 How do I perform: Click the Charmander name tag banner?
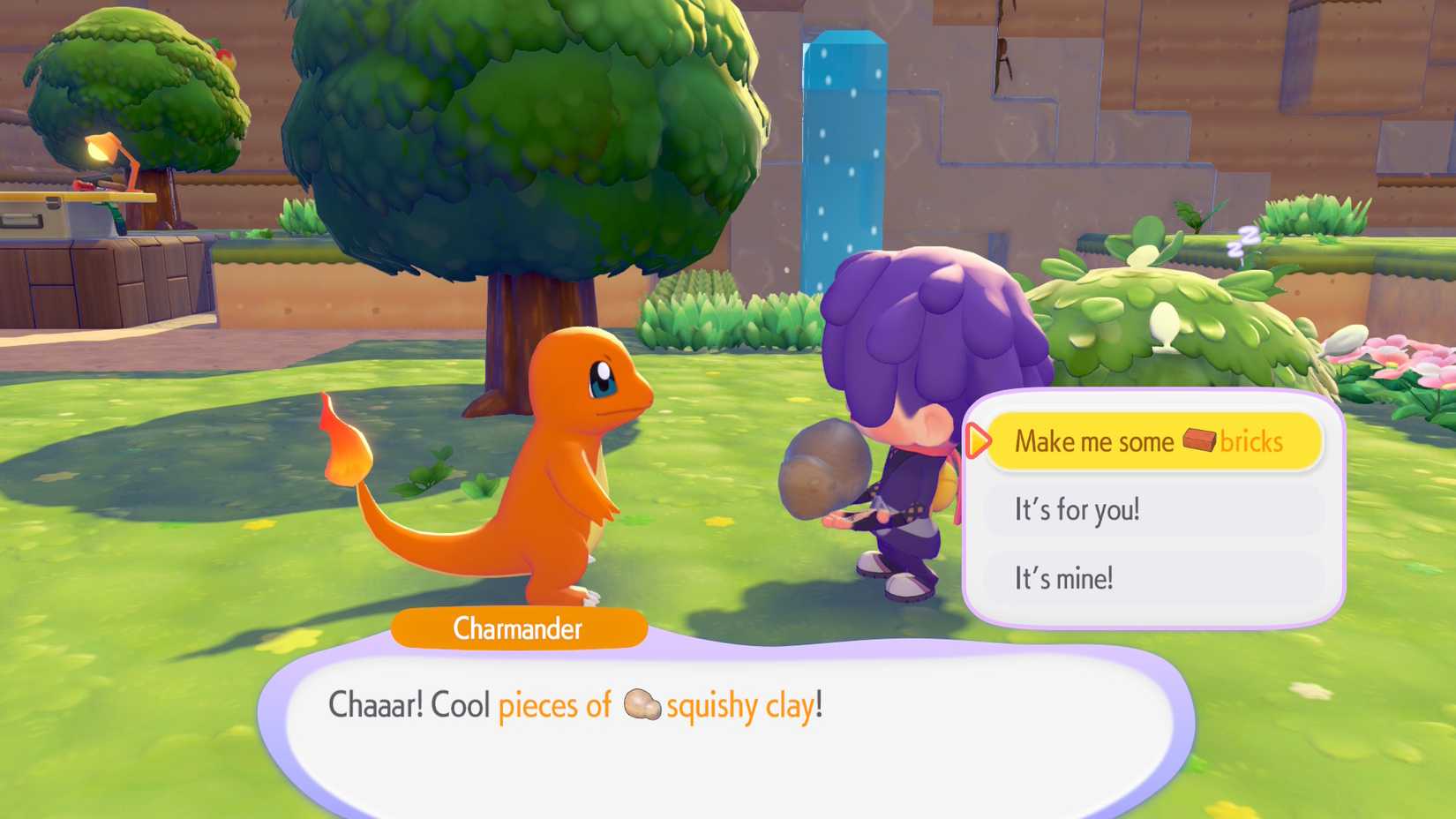click(x=518, y=628)
